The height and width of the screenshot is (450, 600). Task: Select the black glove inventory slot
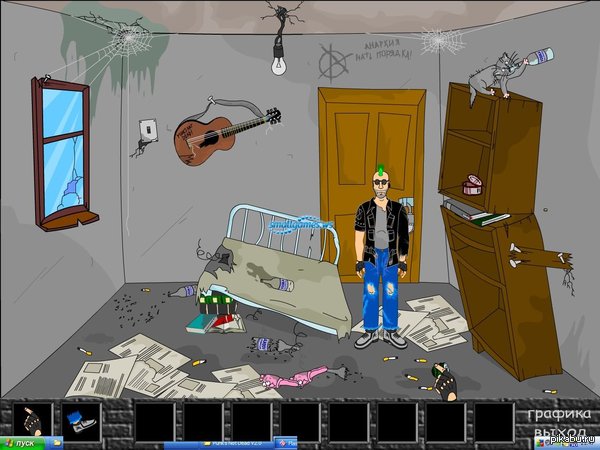pos(33,419)
